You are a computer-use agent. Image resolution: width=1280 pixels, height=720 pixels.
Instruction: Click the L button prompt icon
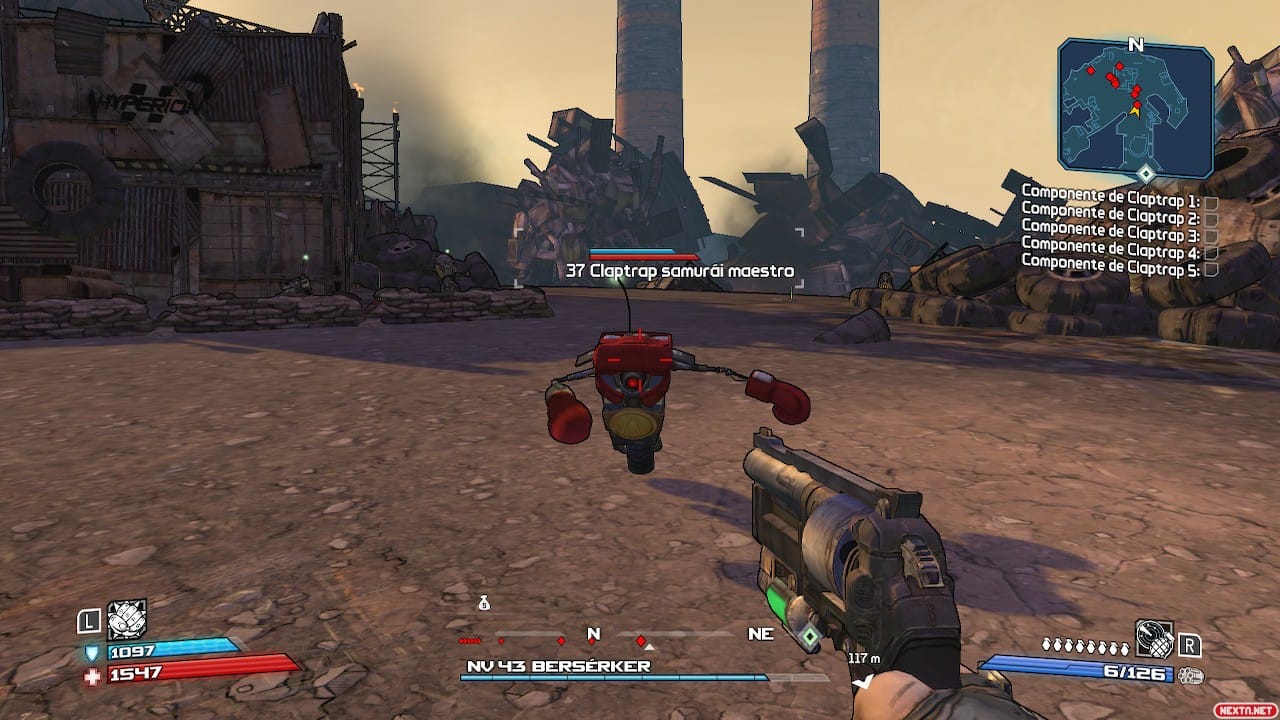(87, 621)
